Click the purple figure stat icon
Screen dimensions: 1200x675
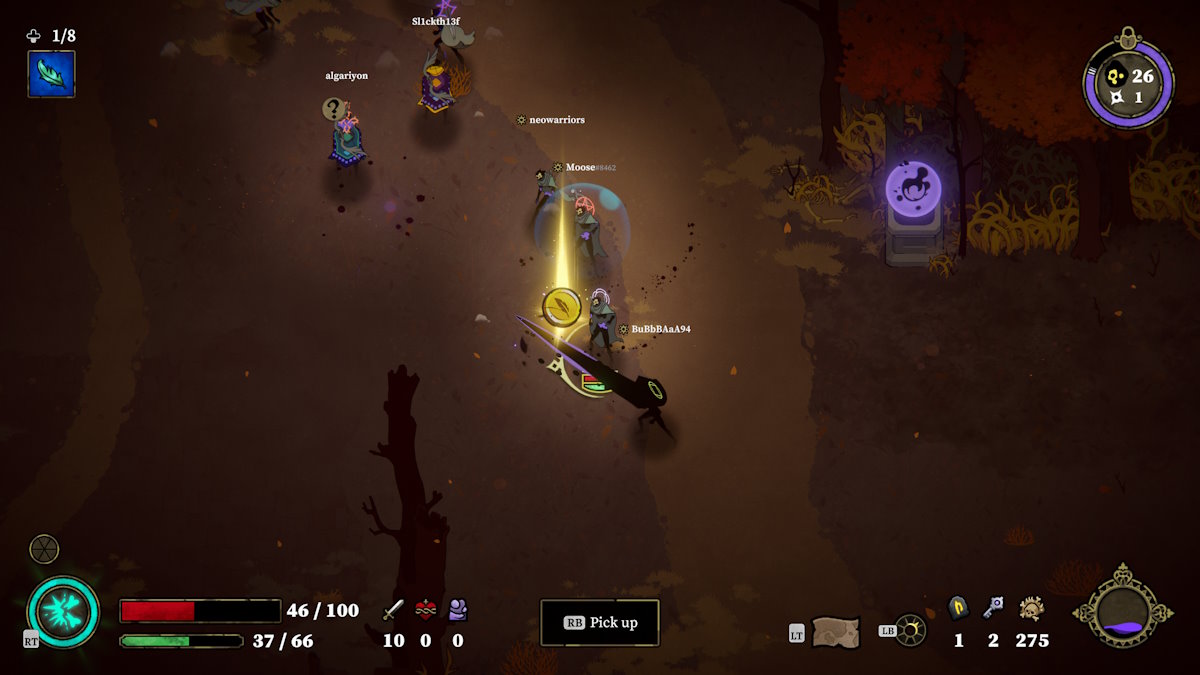458,609
